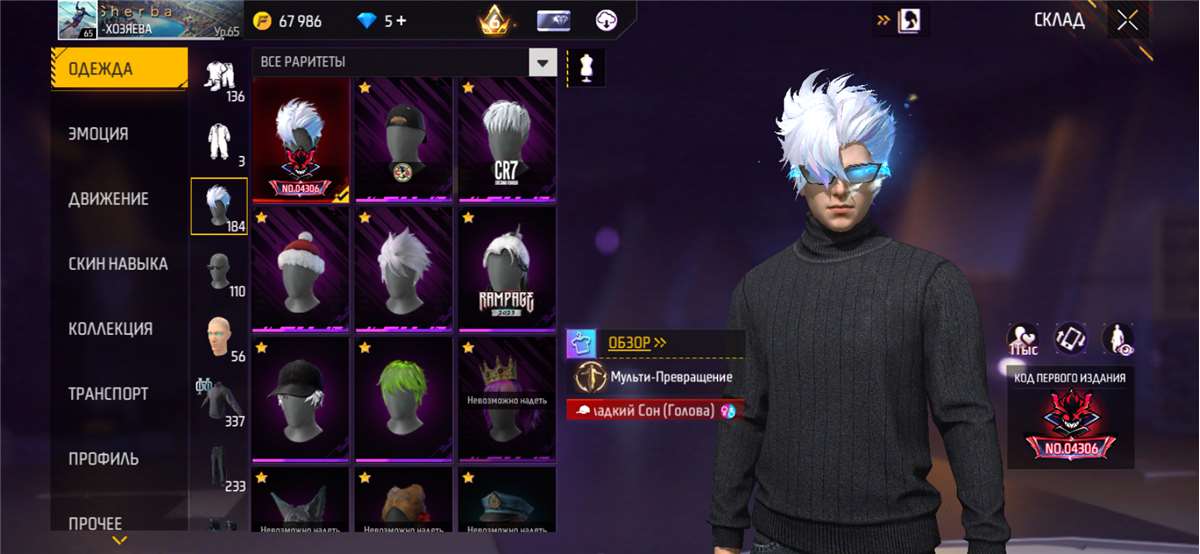
Task: Switch to the ОДЕЖДА tab
Action: pyautogui.click(x=118, y=69)
